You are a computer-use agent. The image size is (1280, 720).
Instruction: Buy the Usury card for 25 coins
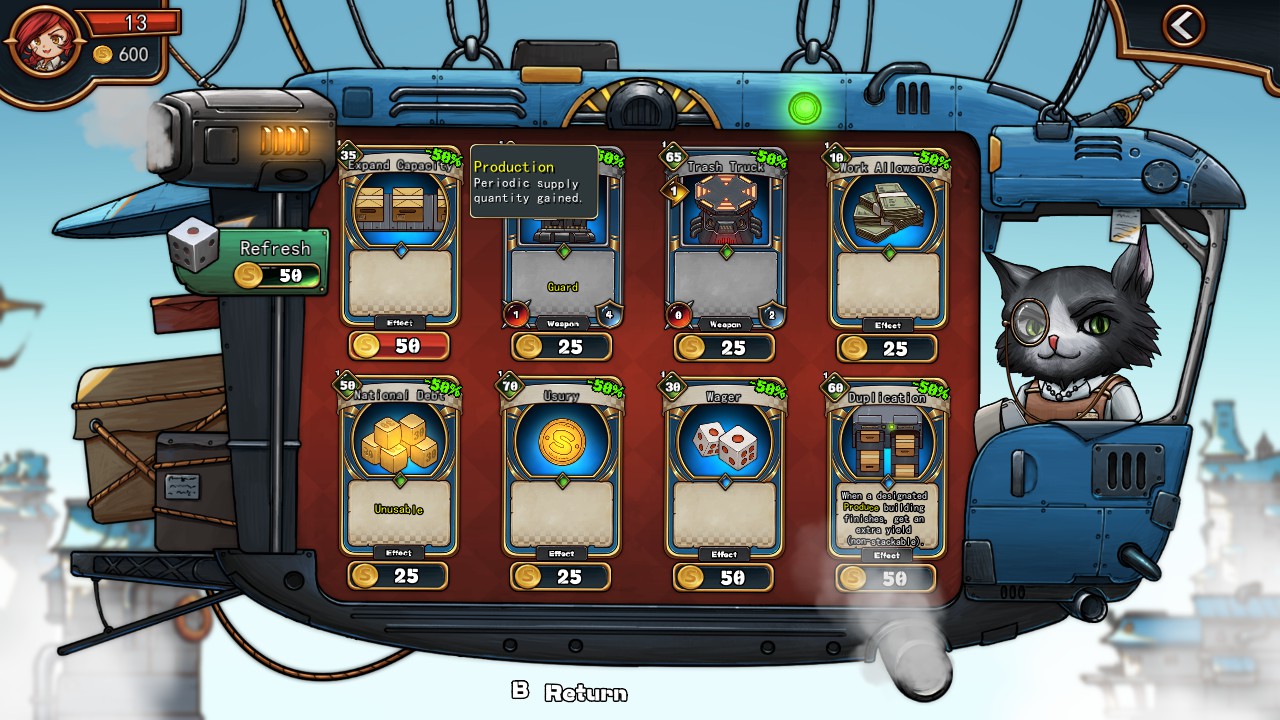point(561,576)
